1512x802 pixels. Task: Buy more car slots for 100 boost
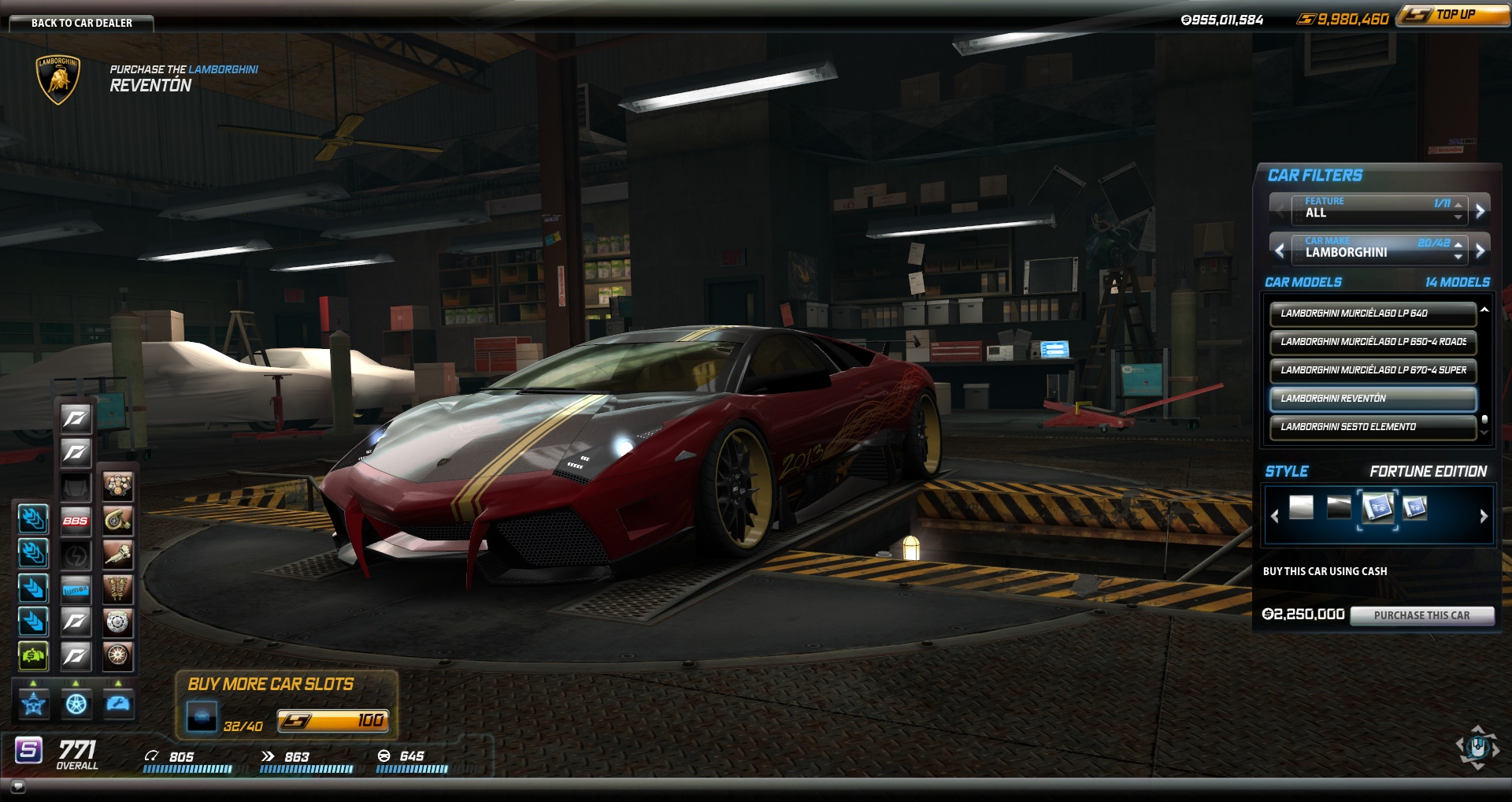(332, 721)
